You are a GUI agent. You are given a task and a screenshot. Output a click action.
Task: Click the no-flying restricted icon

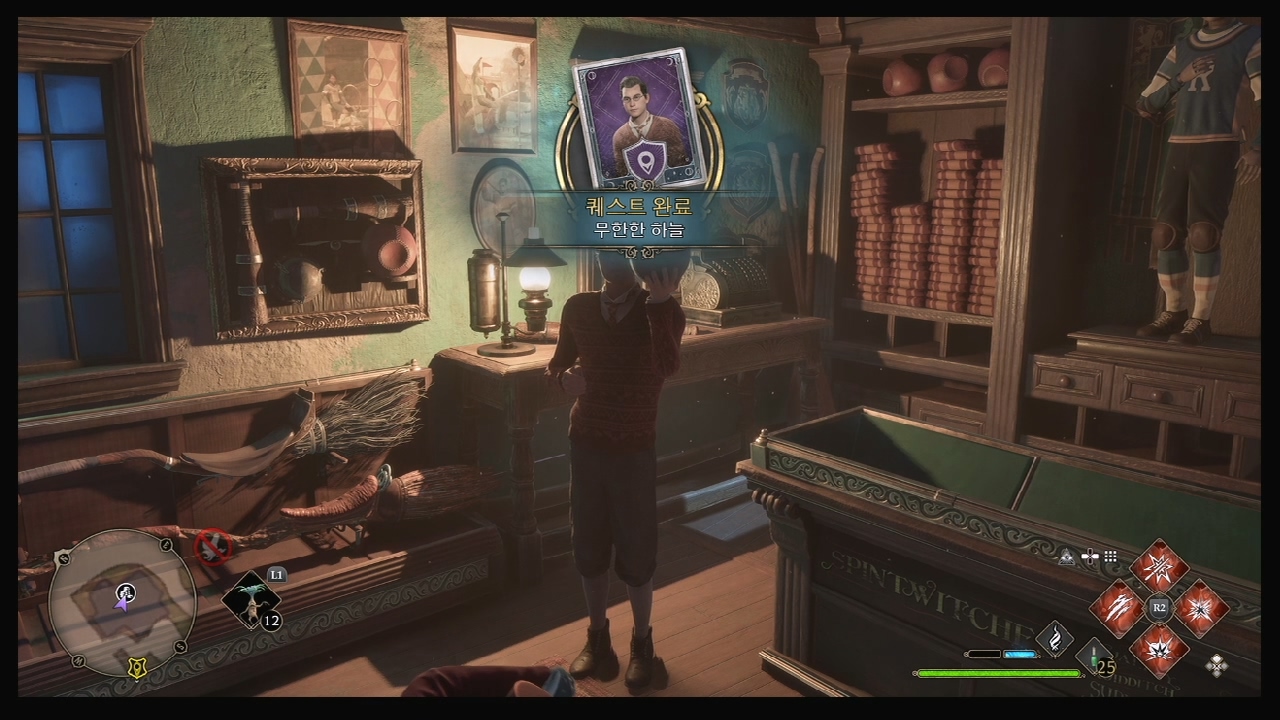pos(212,545)
